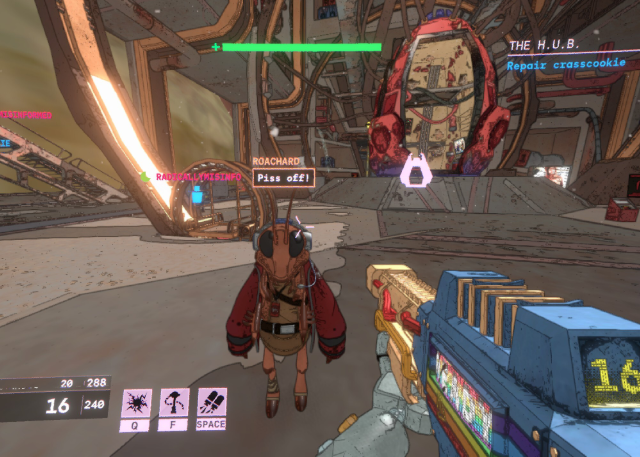The height and width of the screenshot is (457, 640).
Task: Select the RADICALLYMISINFO player name tag
Action: coord(198,177)
